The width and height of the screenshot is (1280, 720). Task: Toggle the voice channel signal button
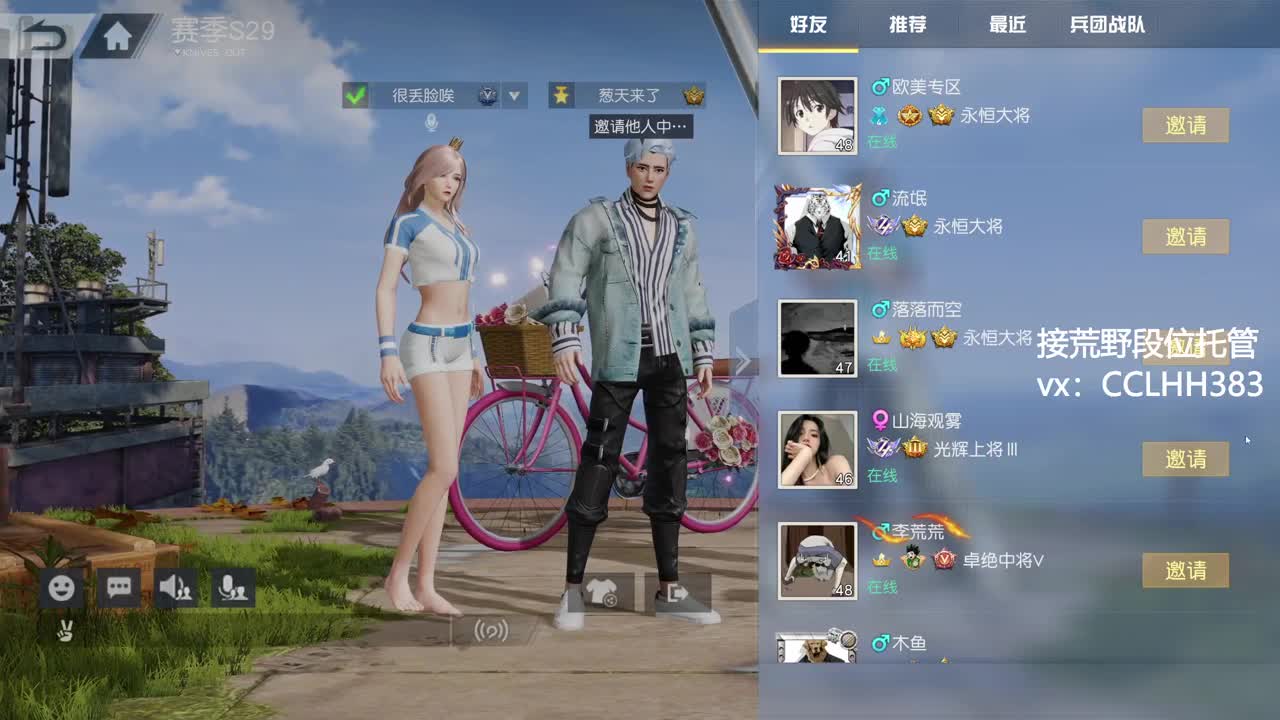tap(489, 631)
